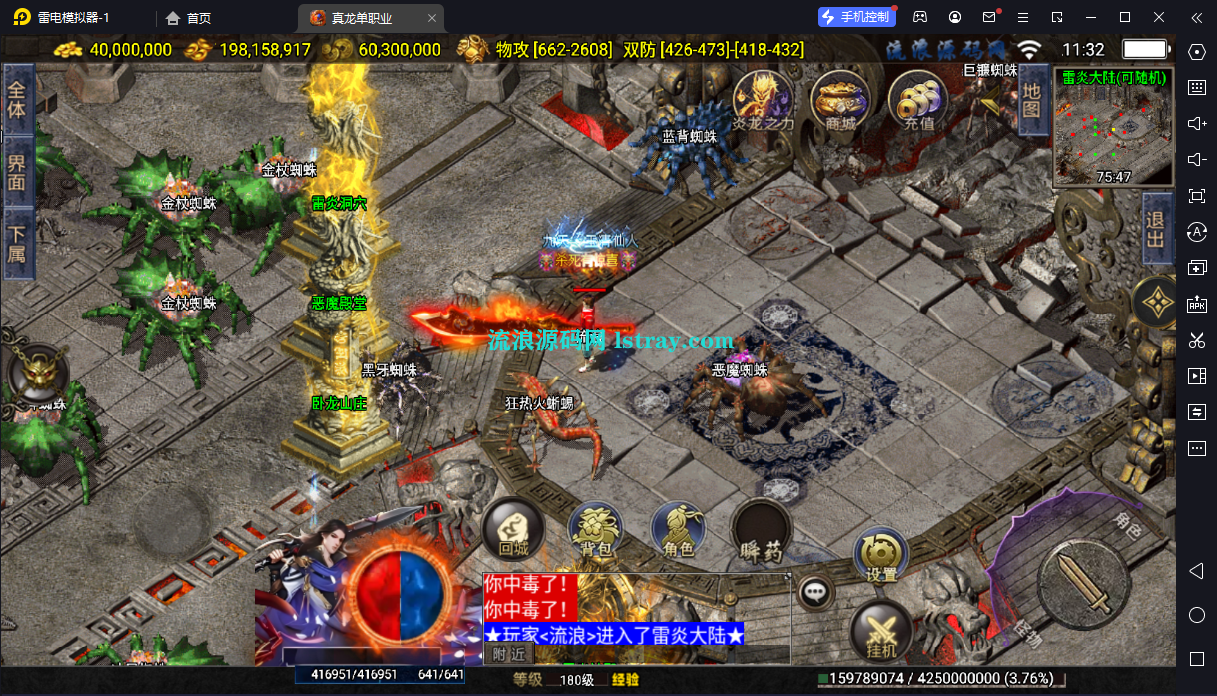Open the 炎龙之力 dragon power icon
The image size is (1217, 696).
tap(763, 100)
